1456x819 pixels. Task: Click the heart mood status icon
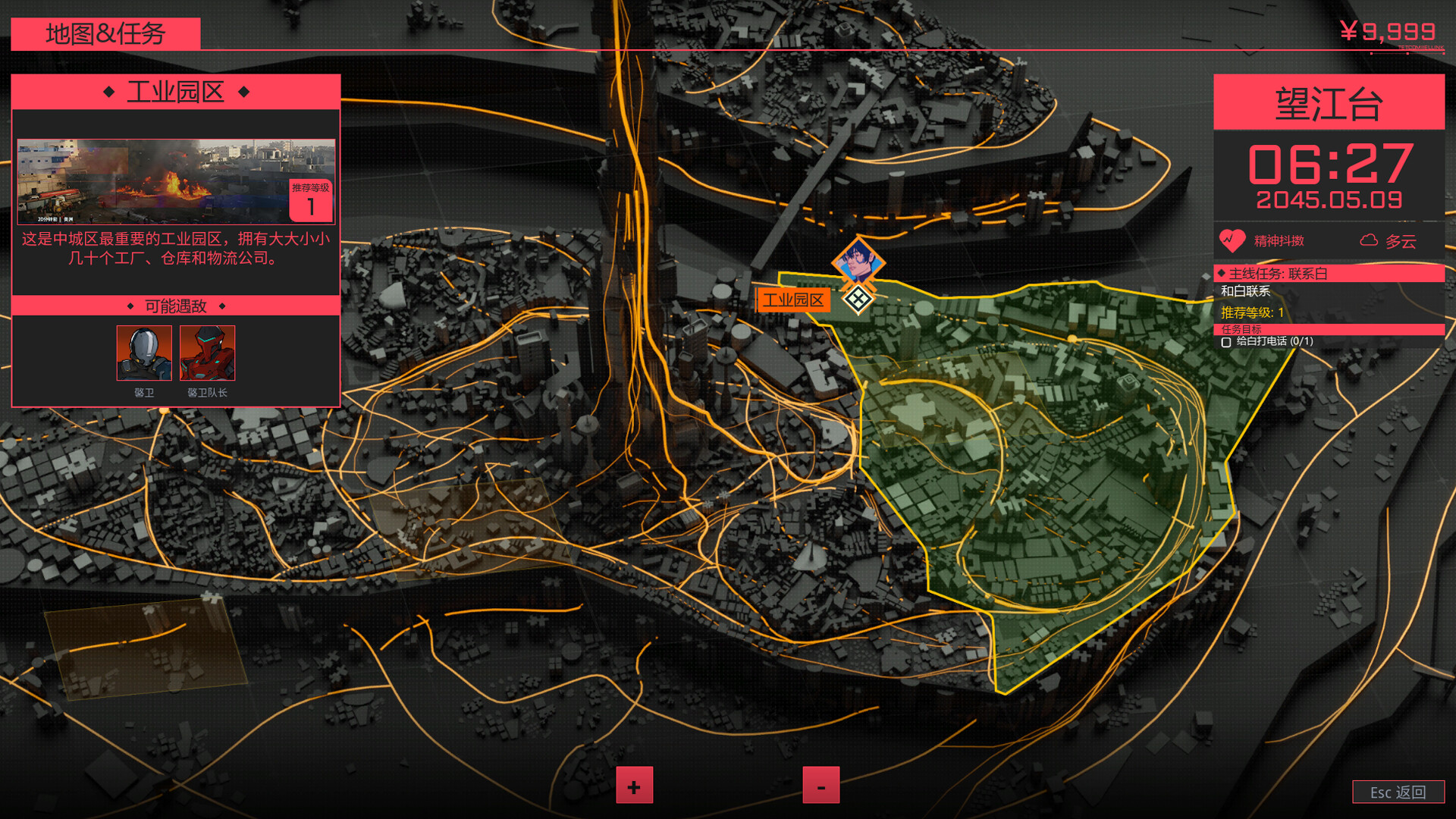(1232, 240)
